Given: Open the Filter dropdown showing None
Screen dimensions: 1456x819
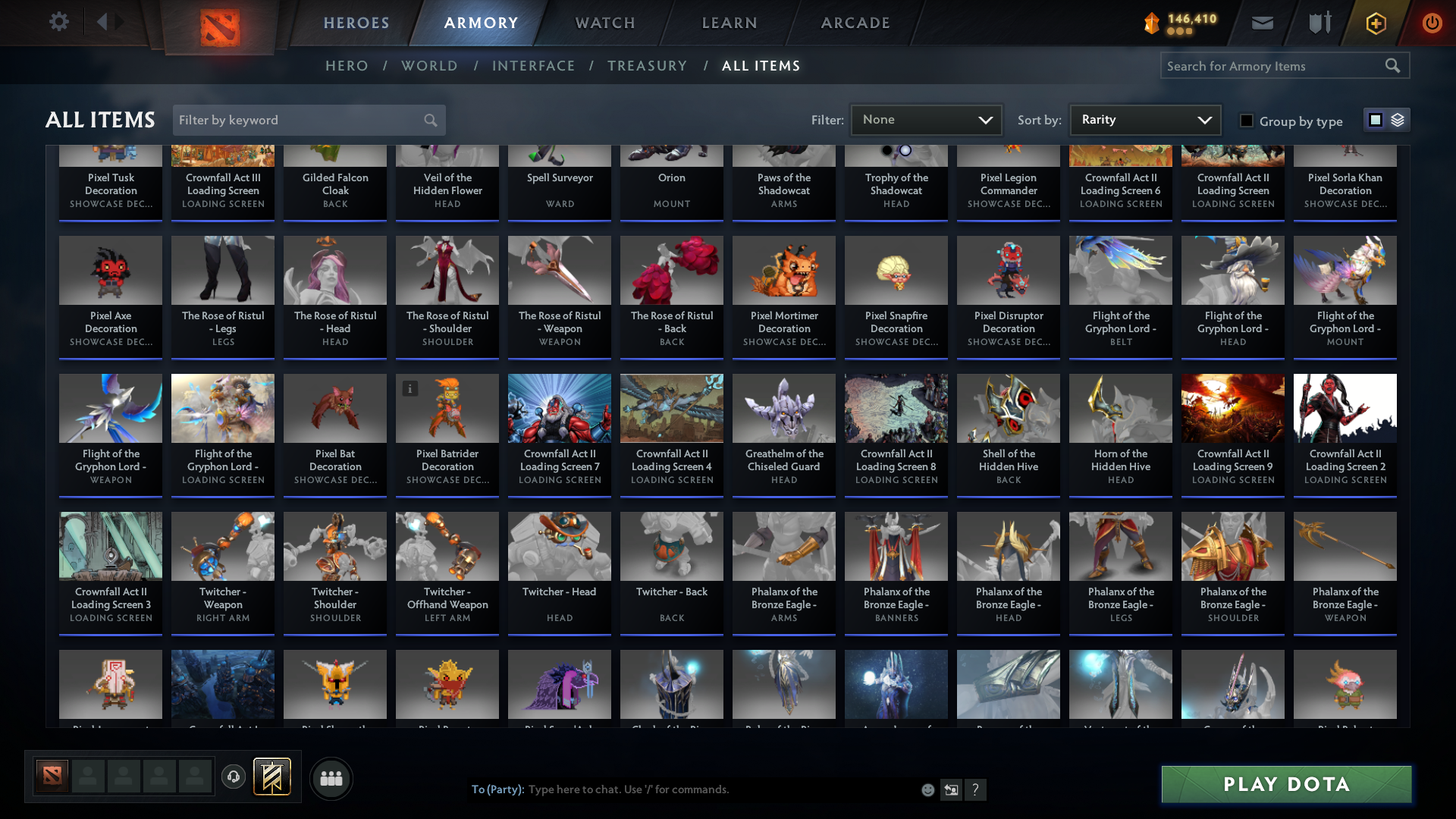Looking at the screenshot, I should click(926, 119).
